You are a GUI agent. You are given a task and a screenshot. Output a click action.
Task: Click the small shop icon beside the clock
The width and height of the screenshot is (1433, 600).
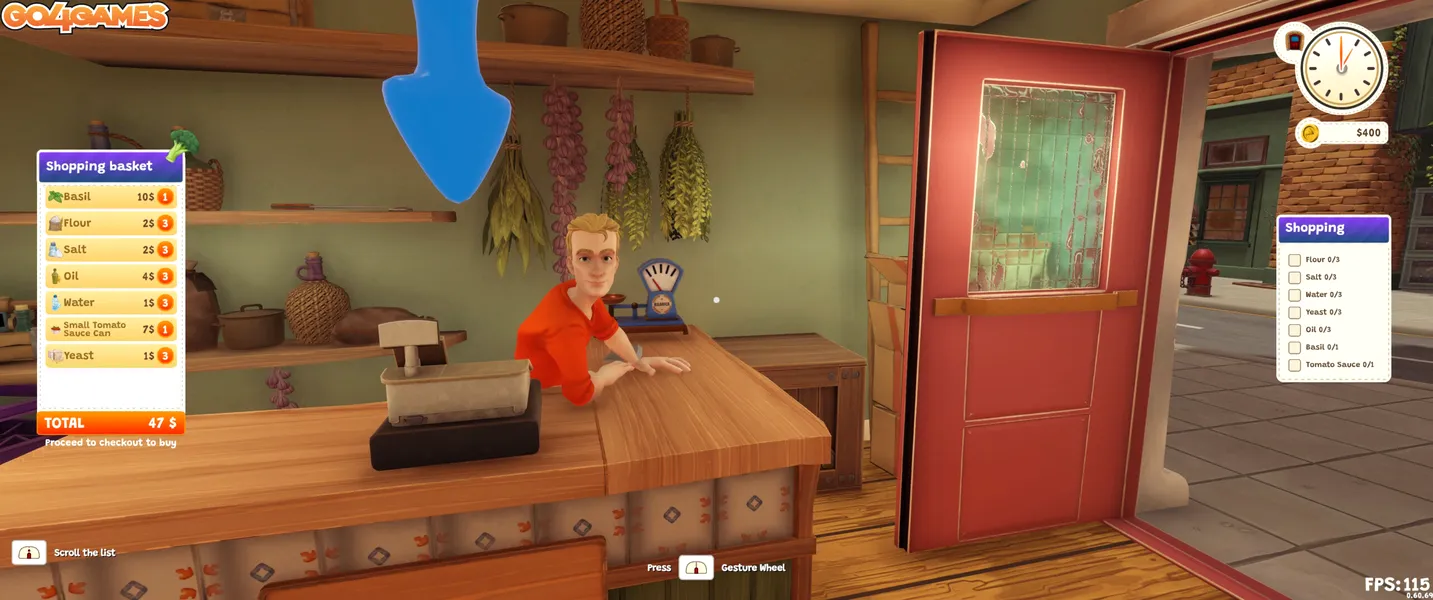tap(1294, 41)
